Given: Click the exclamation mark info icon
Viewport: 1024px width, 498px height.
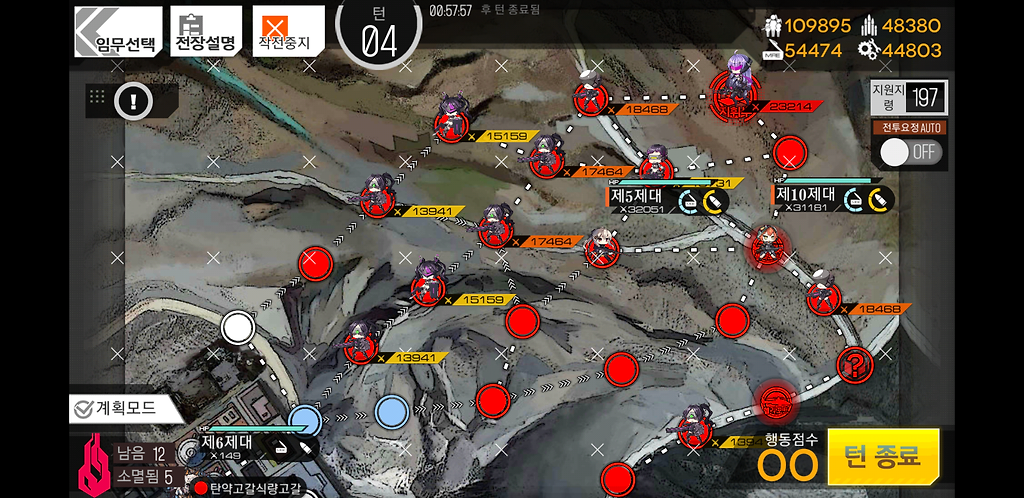Looking at the screenshot, I should pyautogui.click(x=133, y=100).
